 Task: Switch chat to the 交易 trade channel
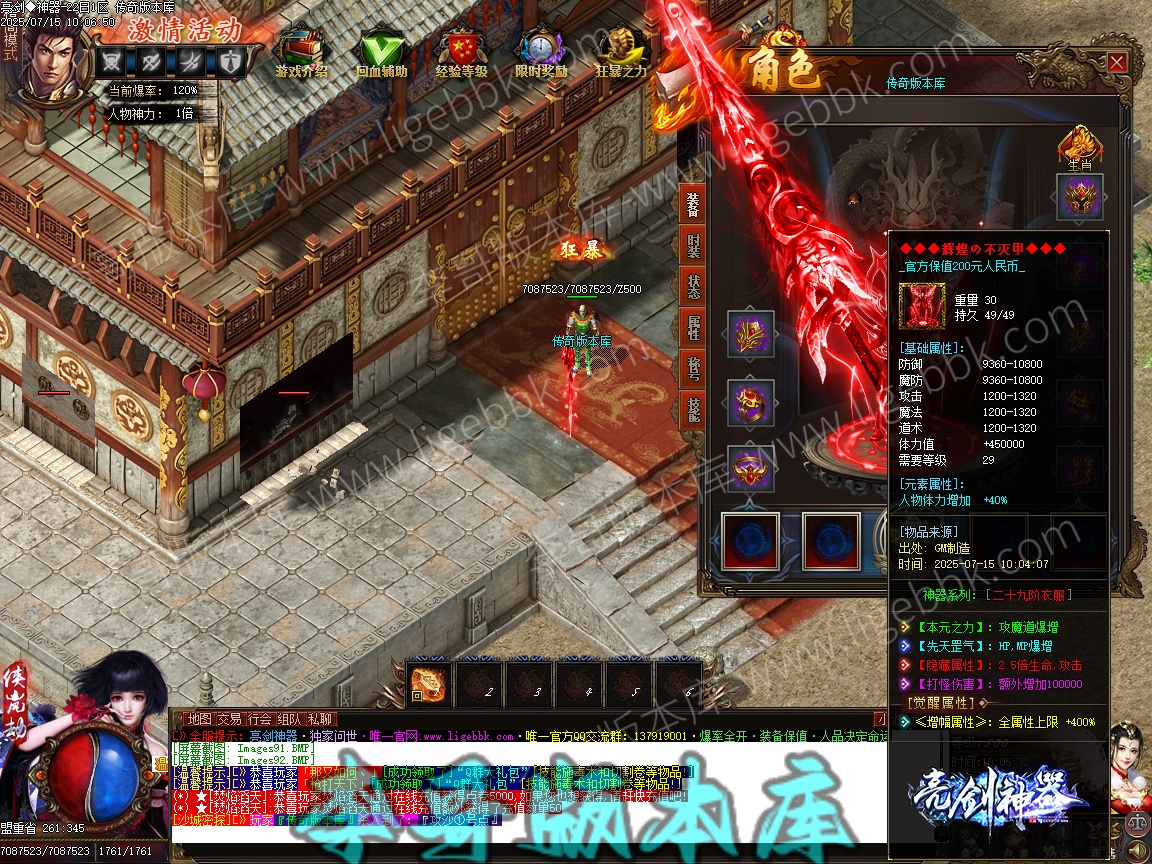(x=230, y=719)
